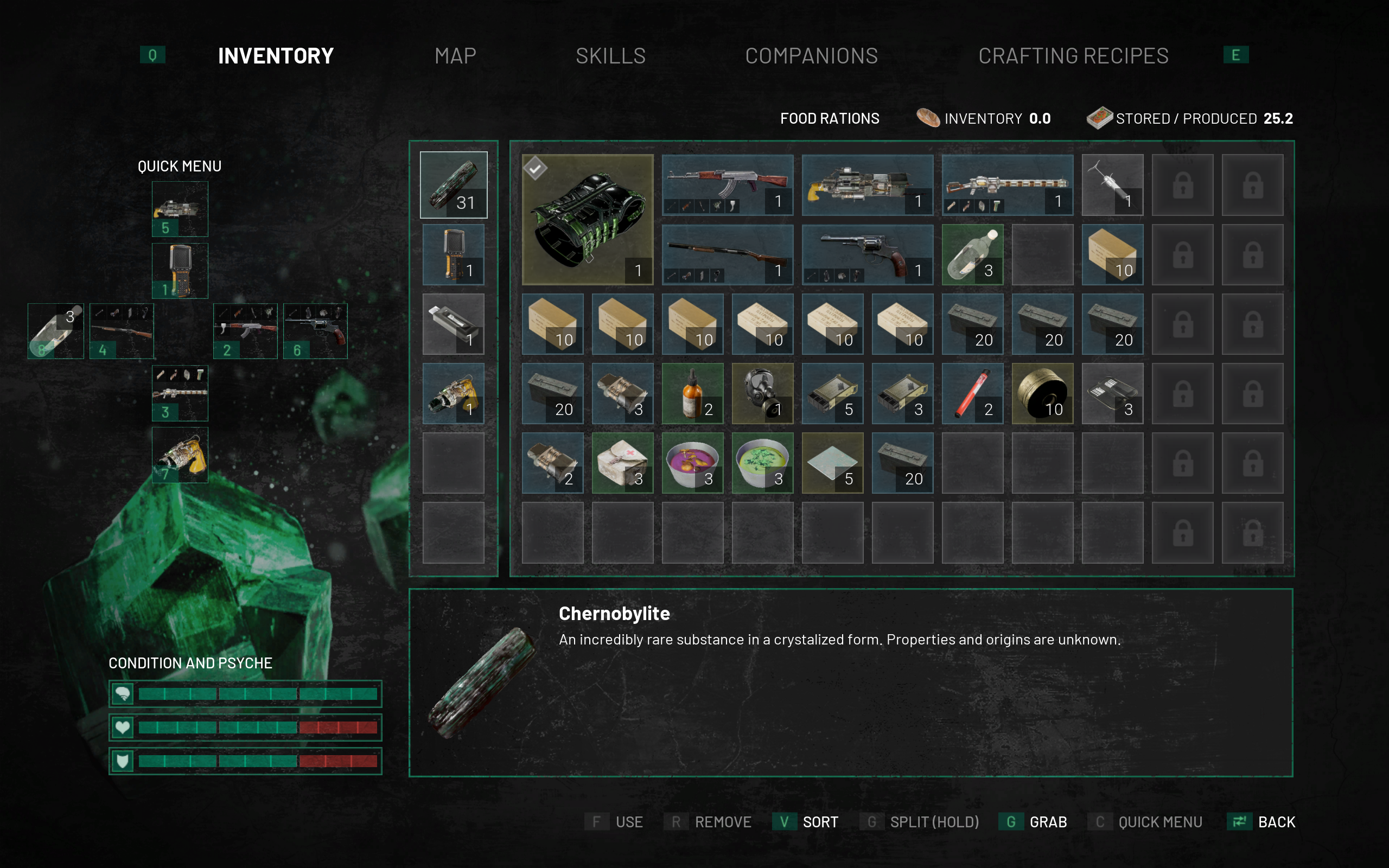Select the red flare stack
1389x868 pixels.
point(972,393)
